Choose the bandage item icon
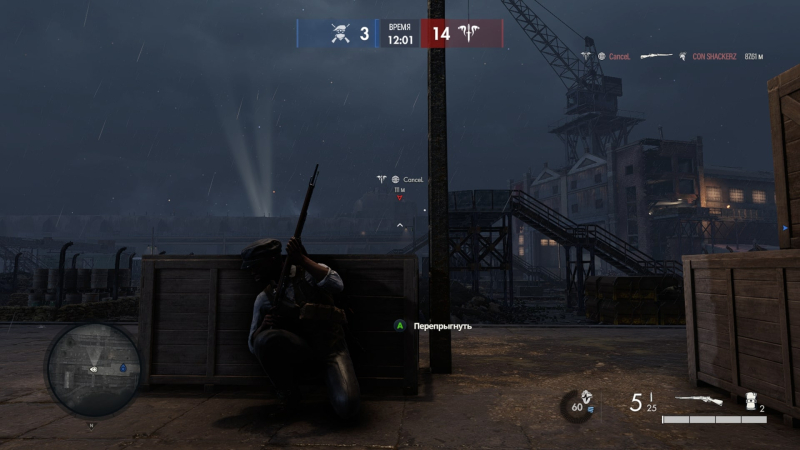The width and height of the screenshot is (800, 450). [x=752, y=401]
